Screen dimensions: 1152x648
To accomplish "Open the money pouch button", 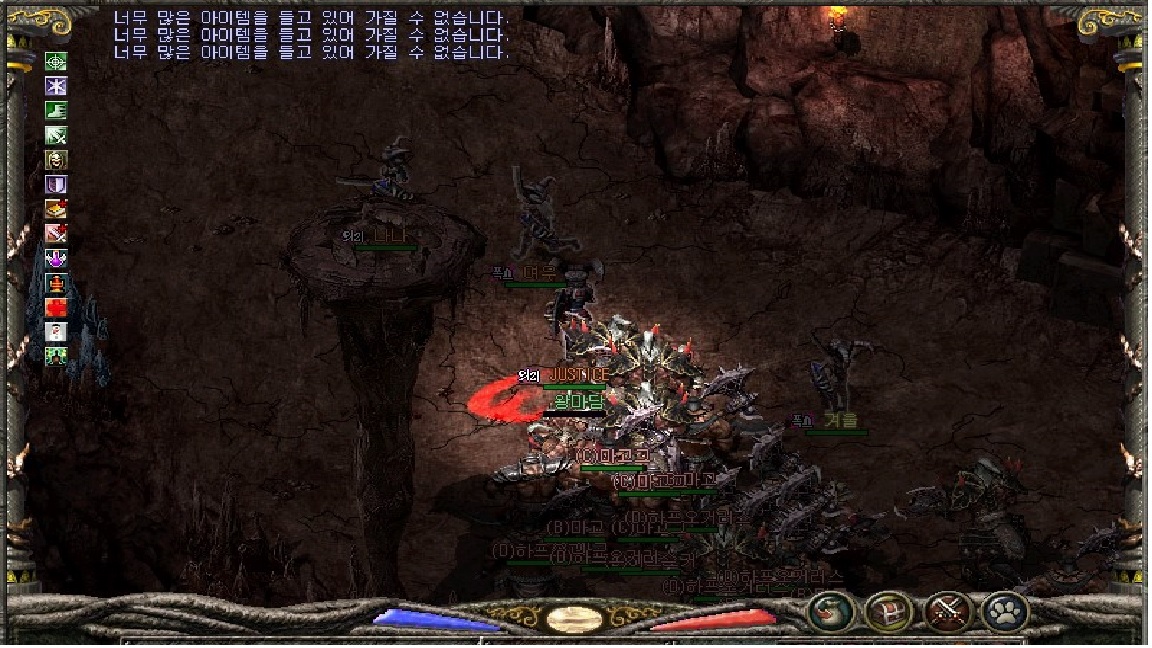I will [830, 611].
